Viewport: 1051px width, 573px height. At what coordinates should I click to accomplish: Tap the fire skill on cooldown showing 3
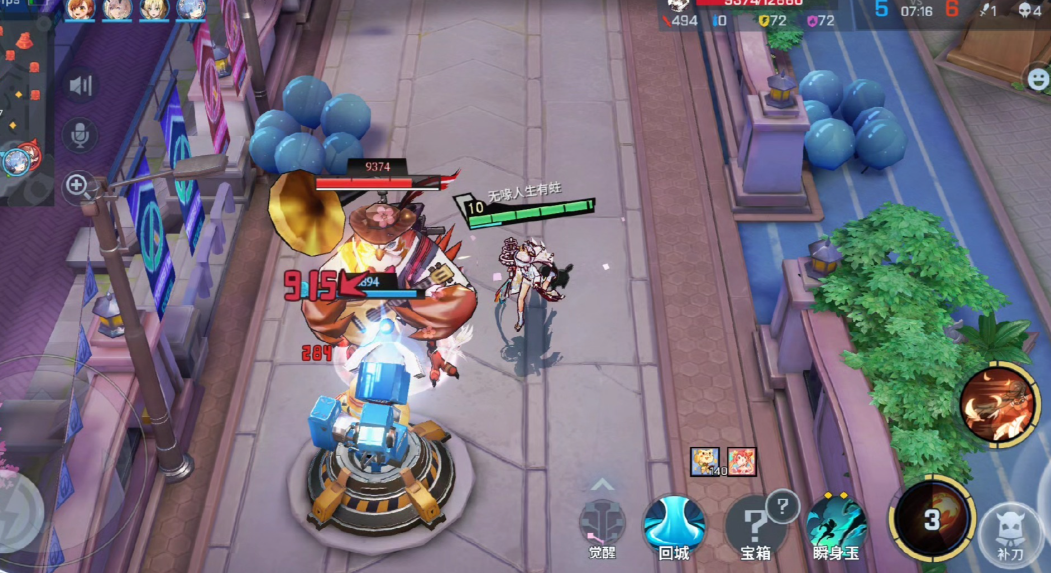[932, 518]
